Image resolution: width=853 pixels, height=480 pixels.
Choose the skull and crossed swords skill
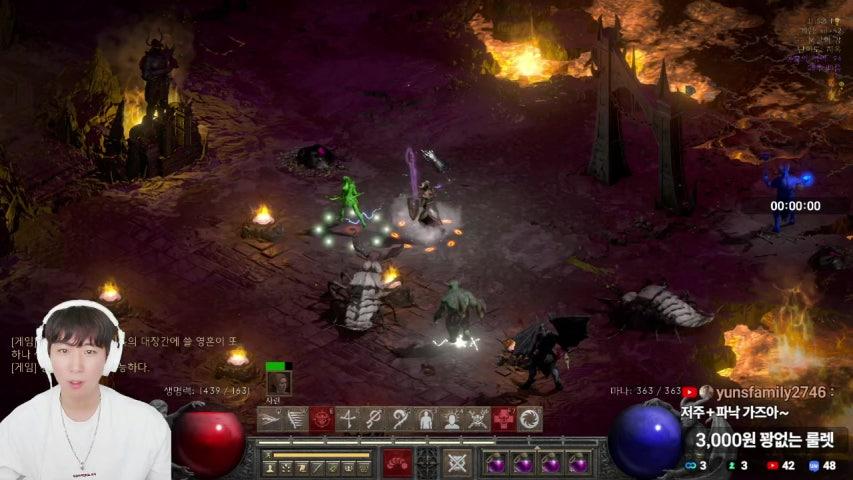478,419
